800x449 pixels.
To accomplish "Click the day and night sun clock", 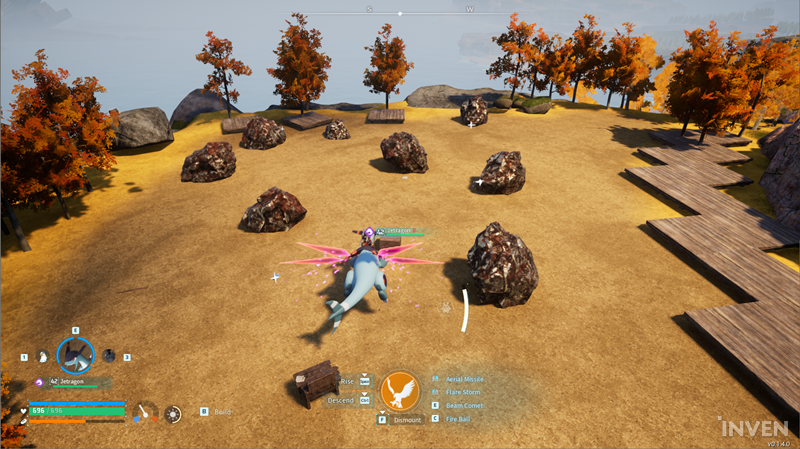I will [174, 412].
